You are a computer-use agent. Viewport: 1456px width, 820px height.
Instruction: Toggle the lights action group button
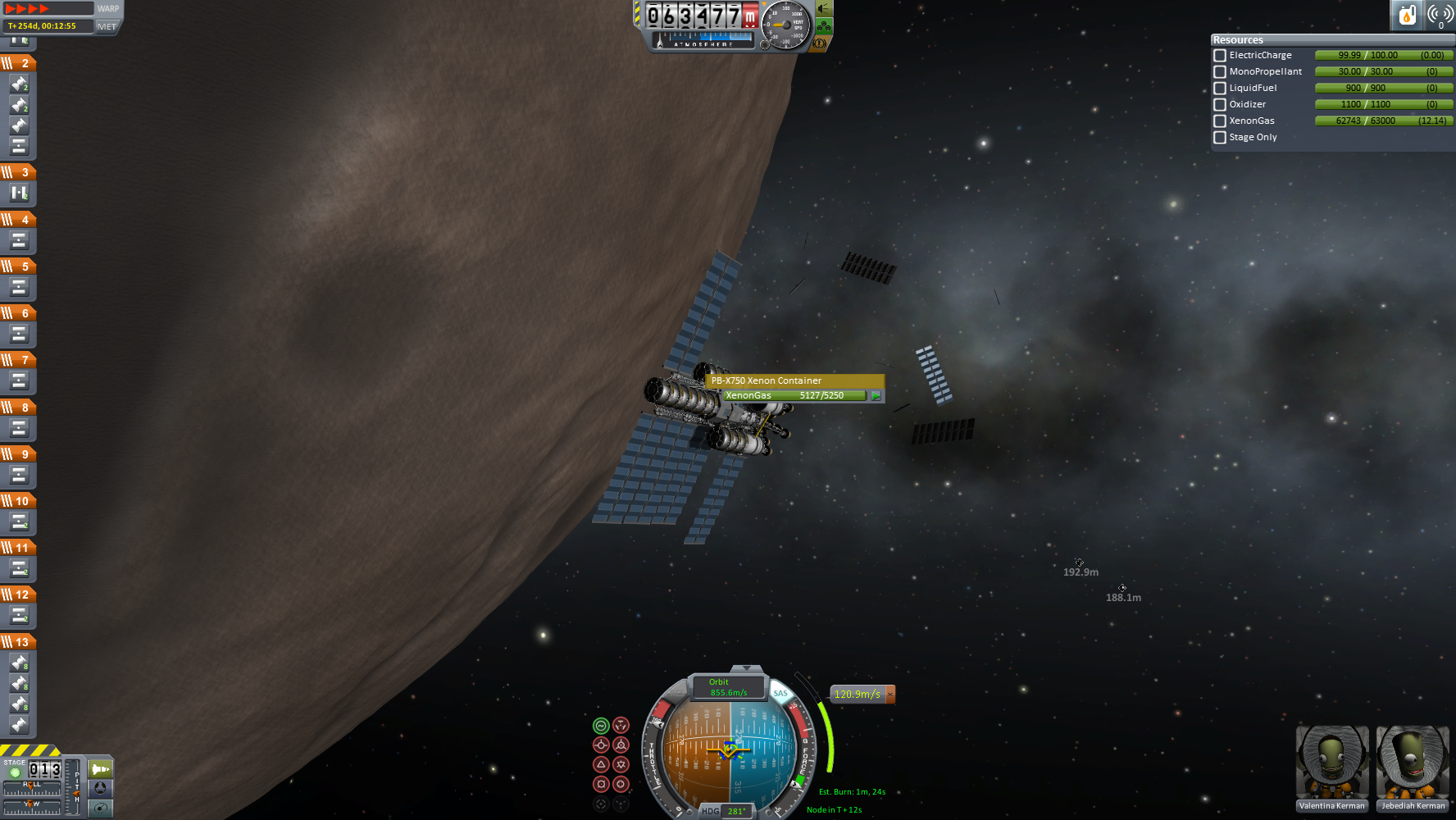pyautogui.click(x=824, y=8)
